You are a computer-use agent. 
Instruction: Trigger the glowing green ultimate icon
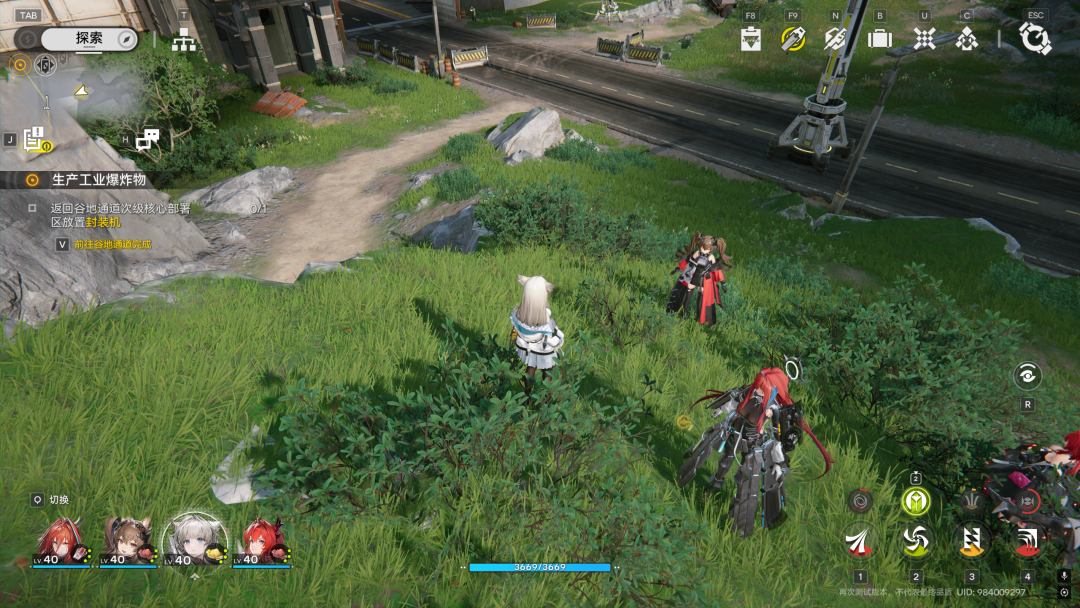[915, 500]
